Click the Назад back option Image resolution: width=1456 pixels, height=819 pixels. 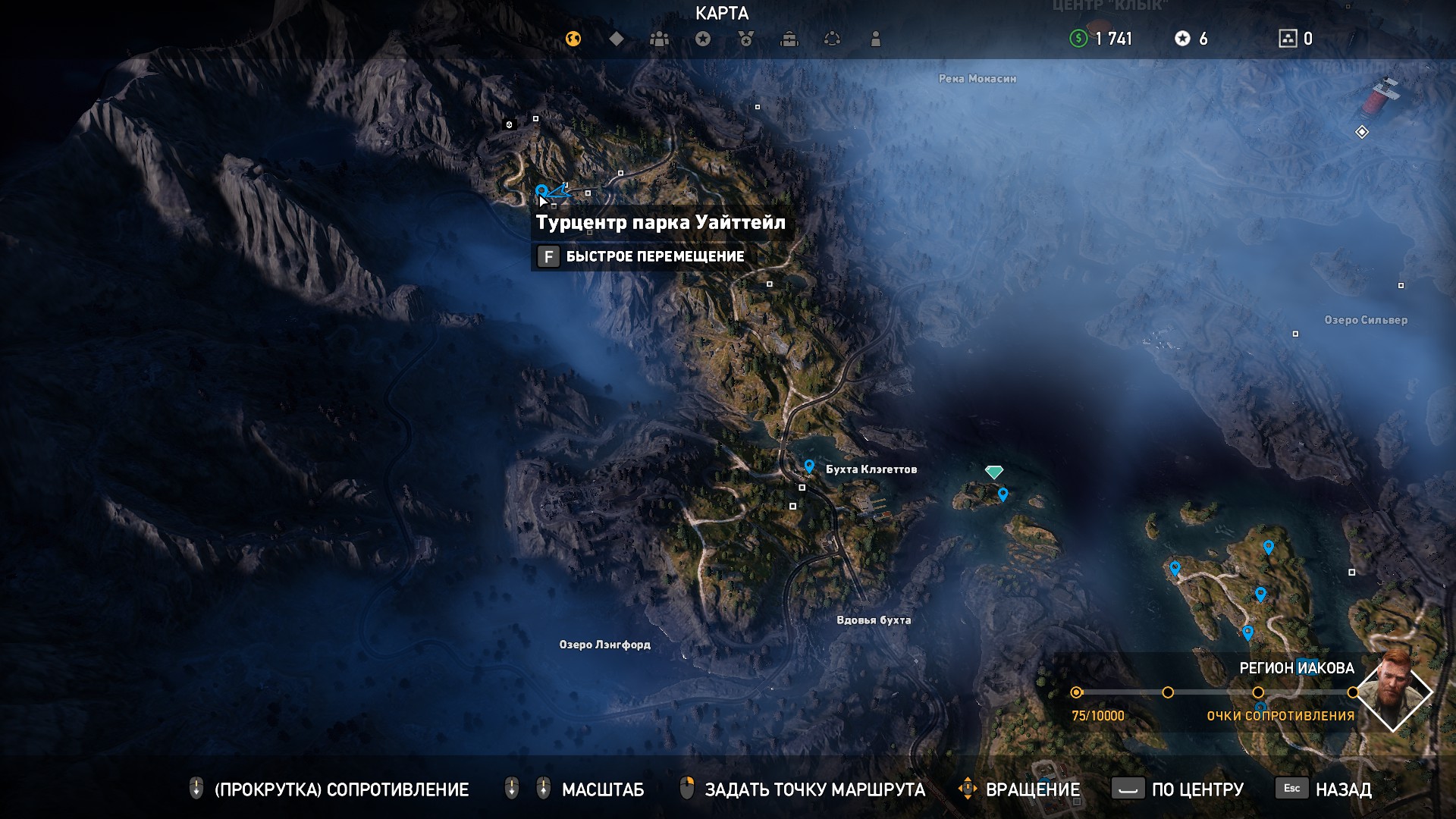(1342, 789)
